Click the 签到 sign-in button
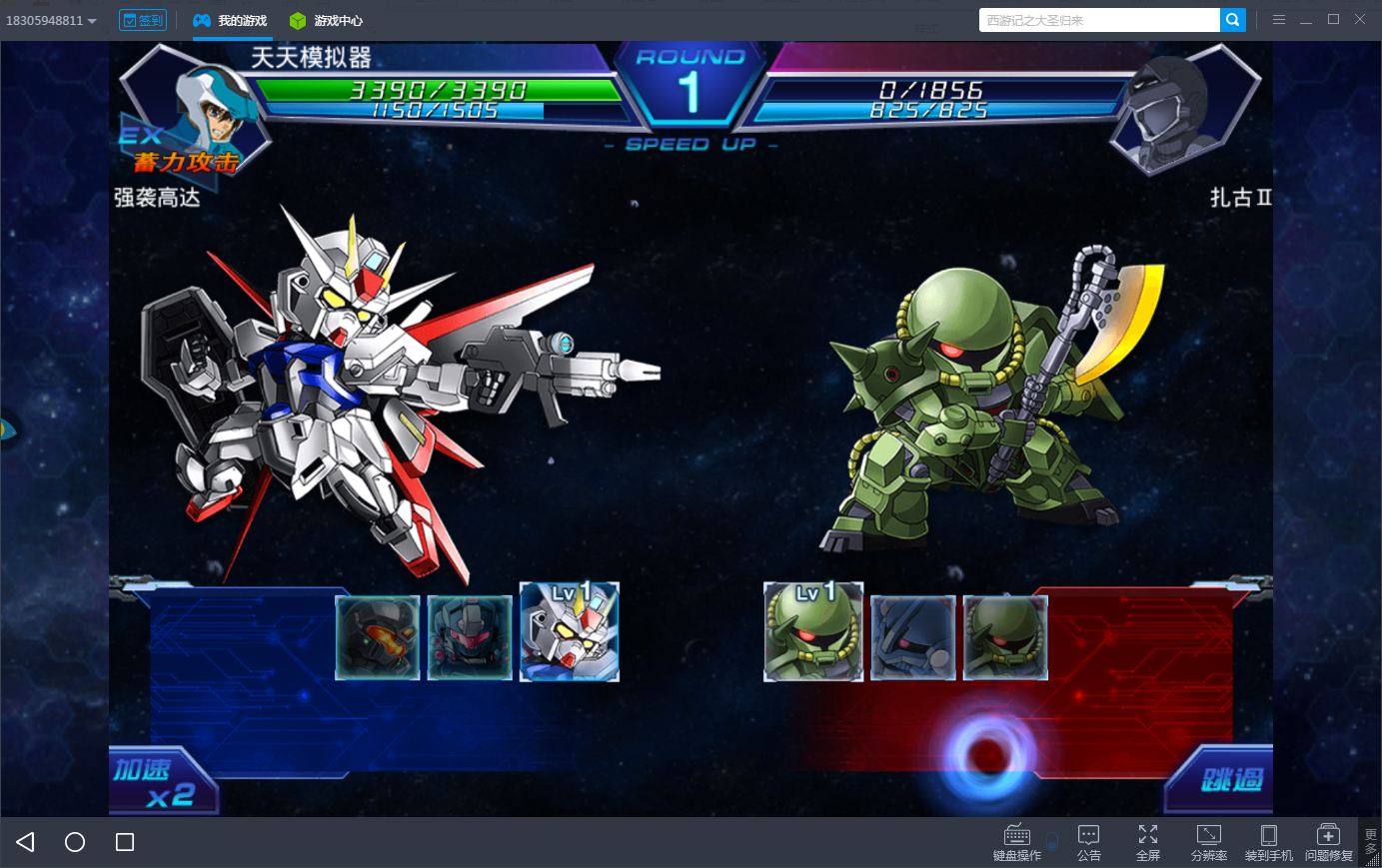 coord(143,20)
